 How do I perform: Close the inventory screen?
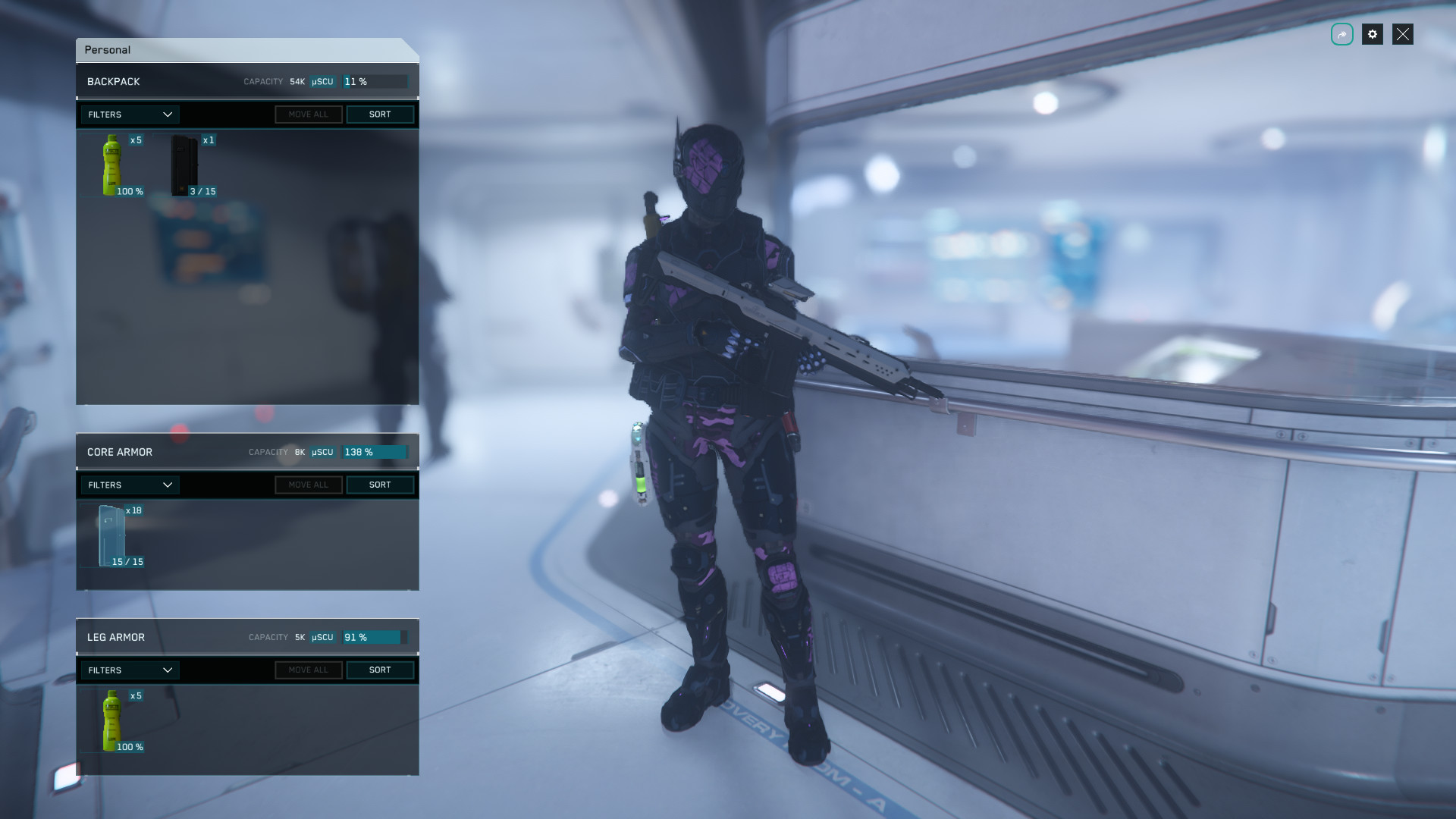pyautogui.click(x=1402, y=34)
